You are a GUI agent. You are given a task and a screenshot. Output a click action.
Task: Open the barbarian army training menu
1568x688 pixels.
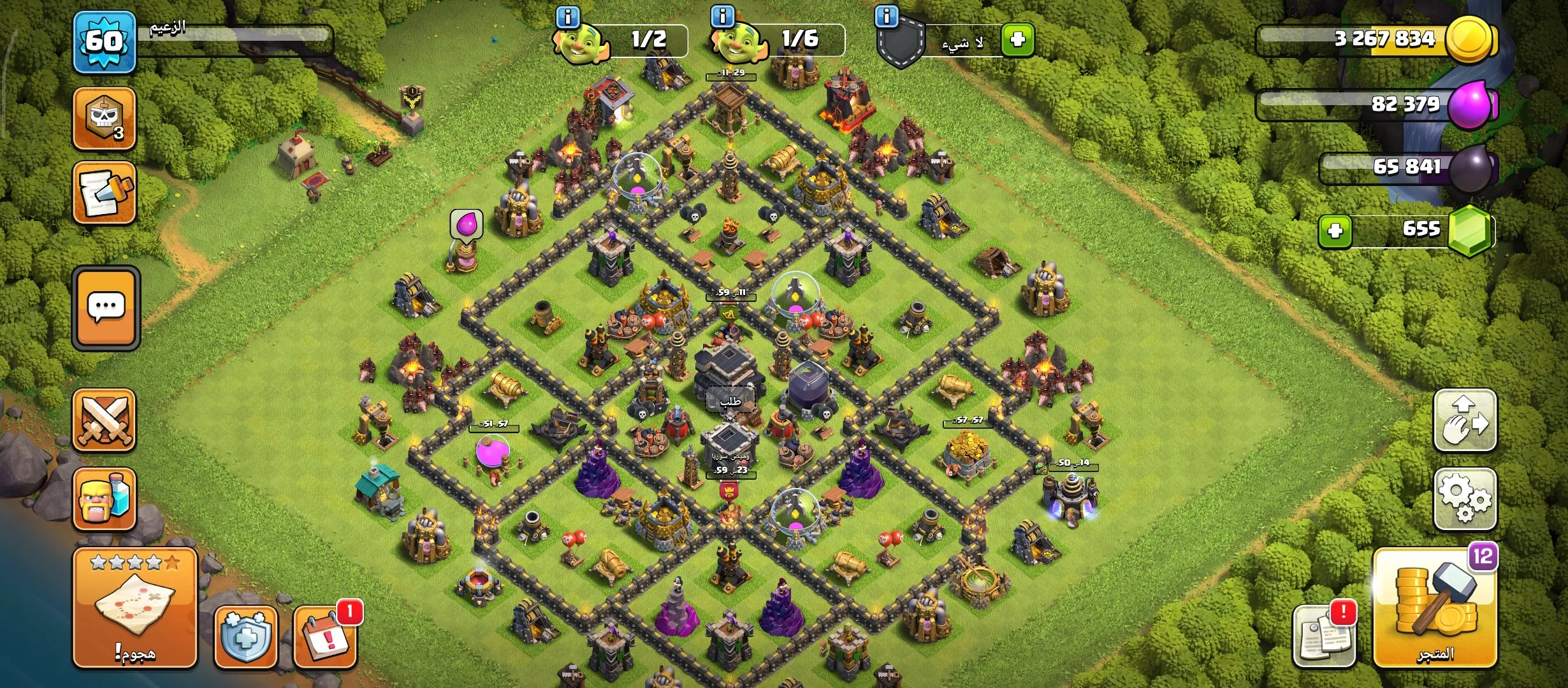[105, 499]
